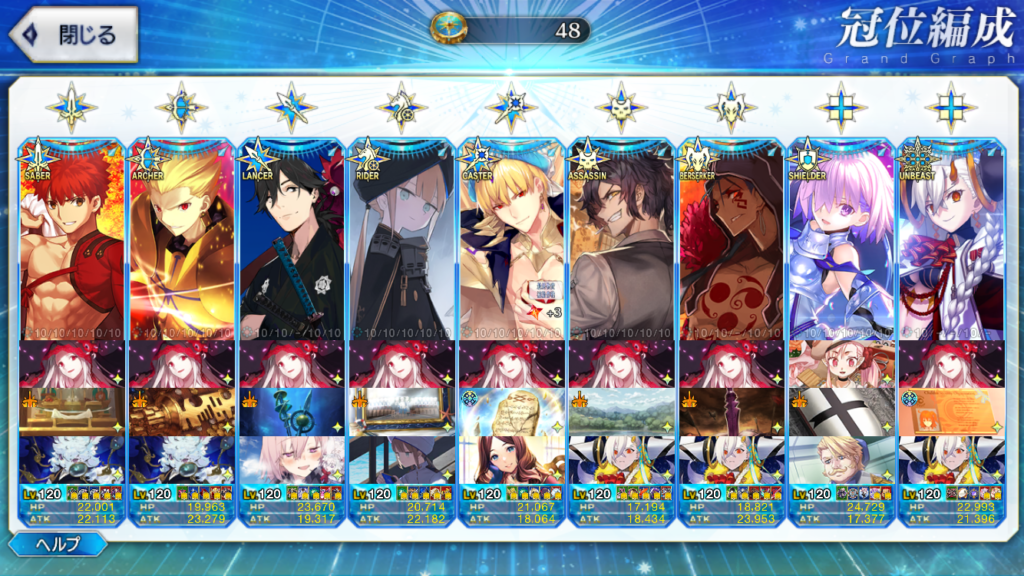Choose the BERSERKER class servant card

coord(731,240)
